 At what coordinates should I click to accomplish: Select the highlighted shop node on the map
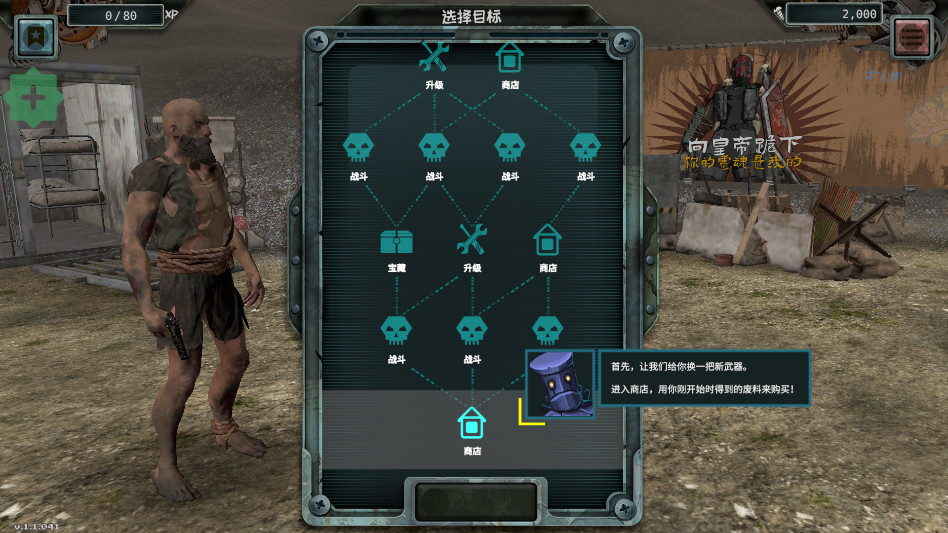pos(471,424)
